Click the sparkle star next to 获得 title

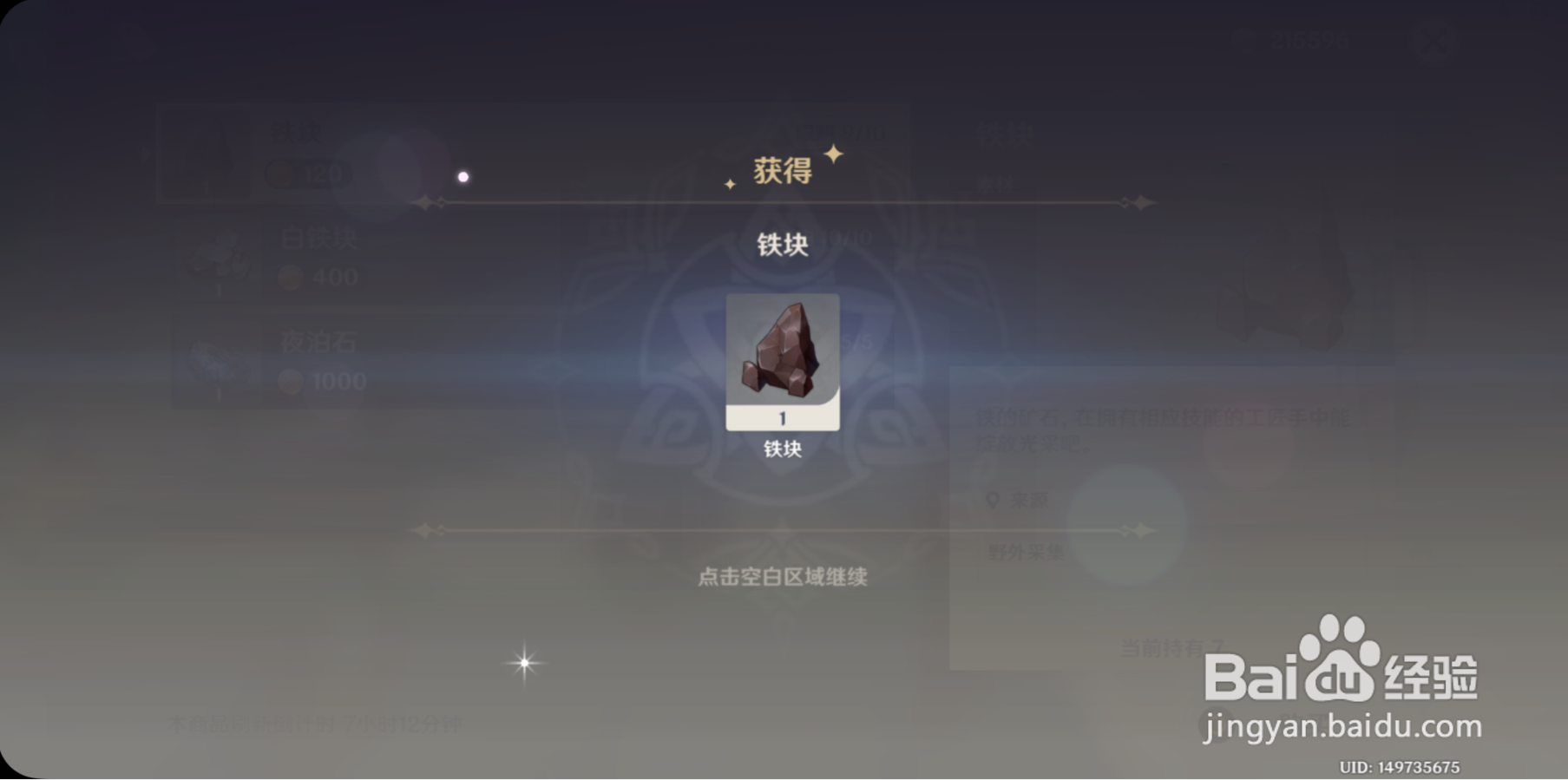coord(832,154)
